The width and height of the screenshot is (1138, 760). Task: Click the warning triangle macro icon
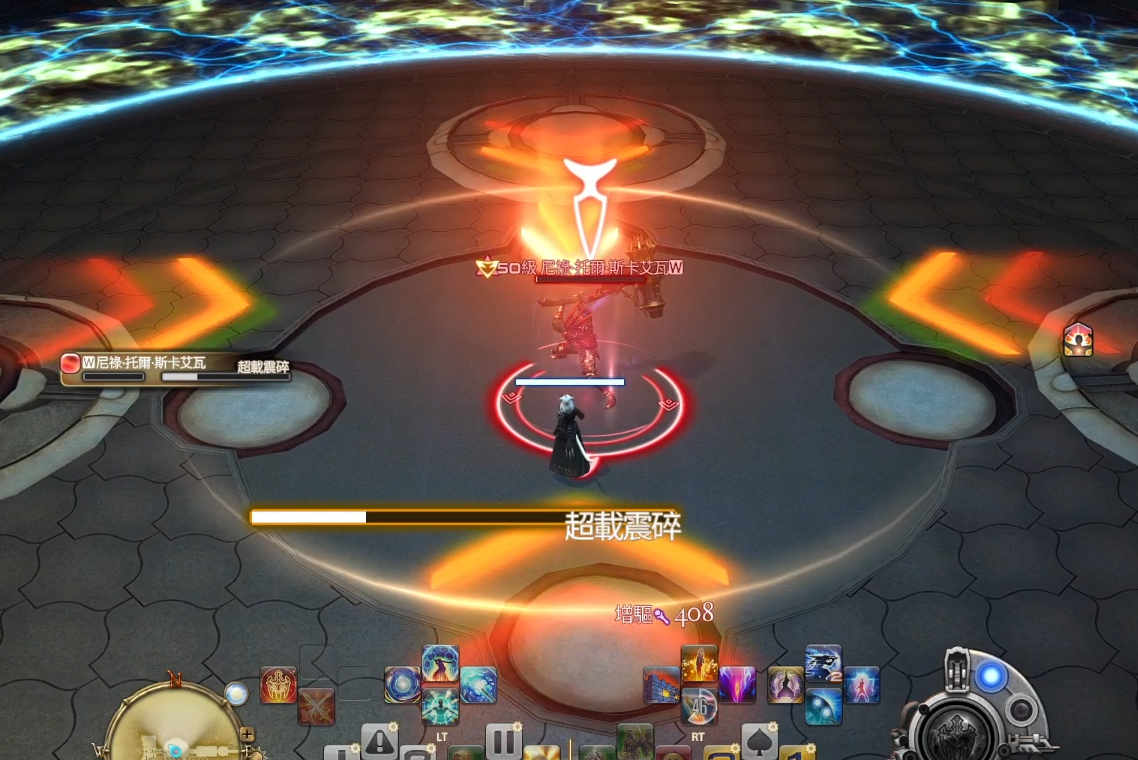[x=379, y=741]
